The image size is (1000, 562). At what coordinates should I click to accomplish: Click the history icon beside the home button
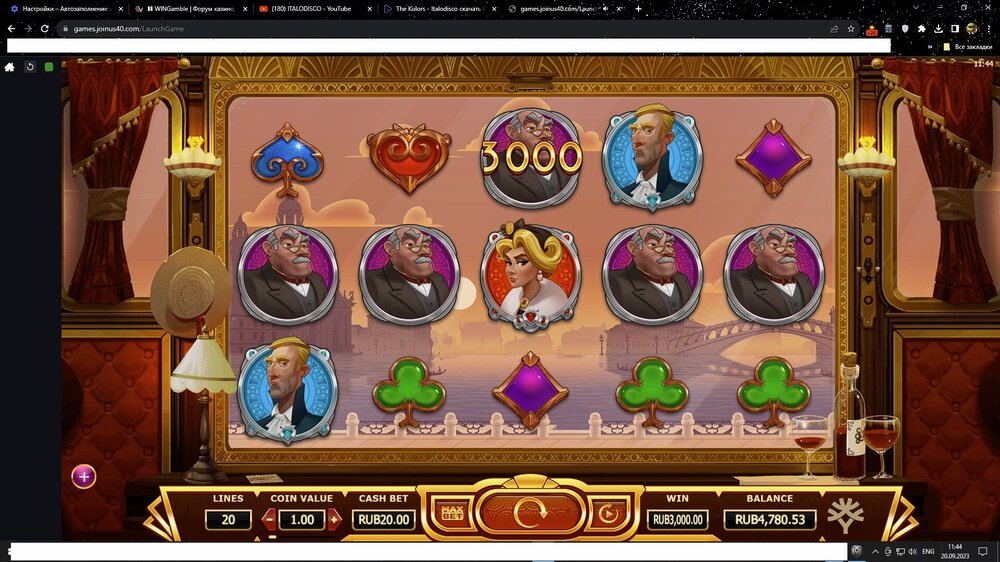click(x=30, y=67)
